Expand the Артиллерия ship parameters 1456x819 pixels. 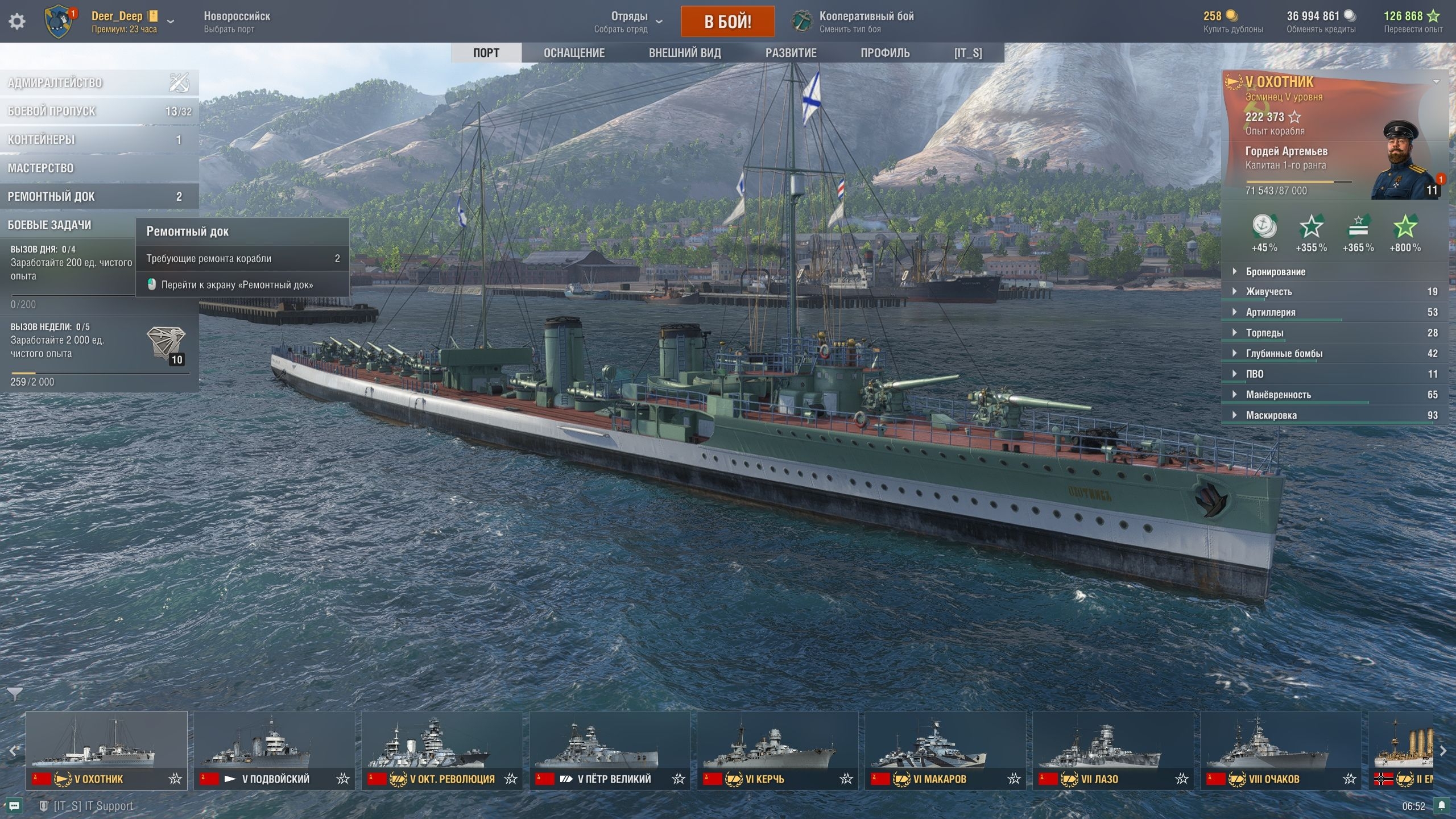[1271, 312]
